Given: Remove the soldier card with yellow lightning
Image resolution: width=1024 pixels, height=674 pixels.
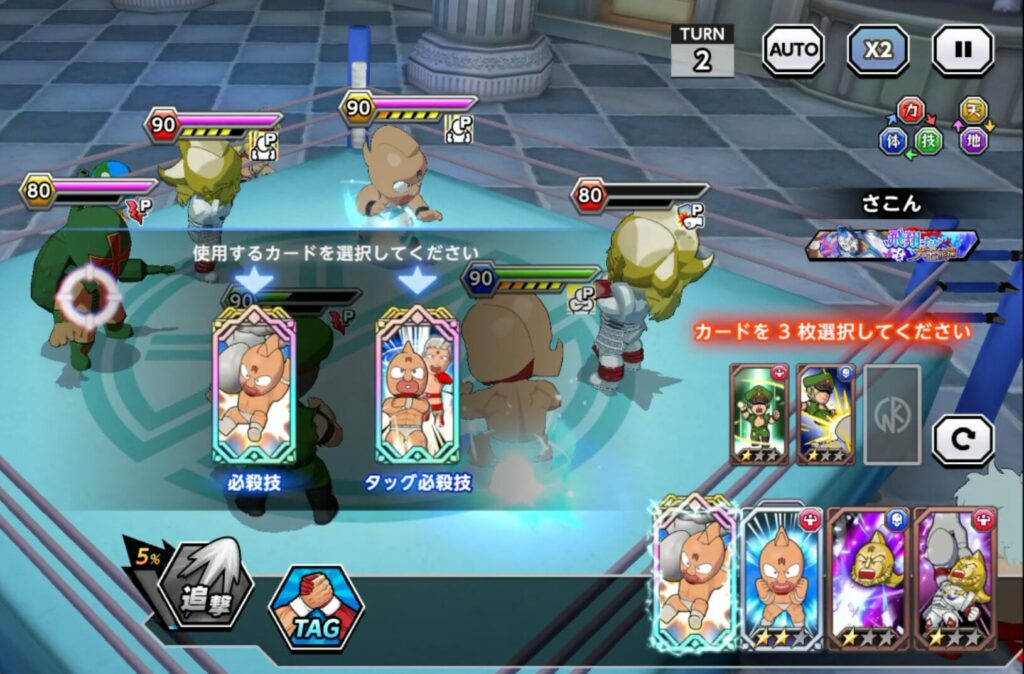Looking at the screenshot, I should tap(825, 414).
